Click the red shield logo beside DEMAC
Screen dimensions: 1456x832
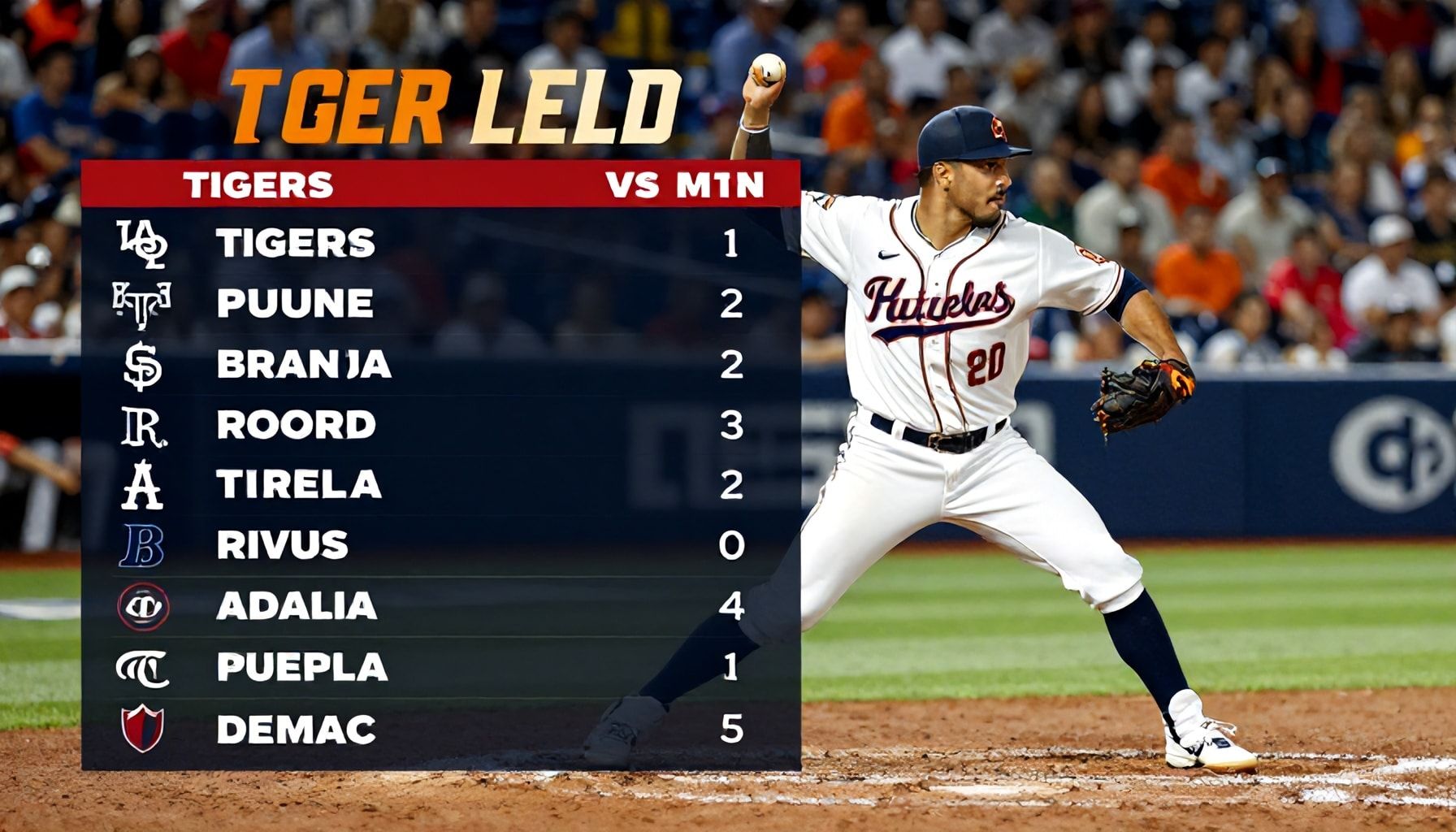point(143,728)
